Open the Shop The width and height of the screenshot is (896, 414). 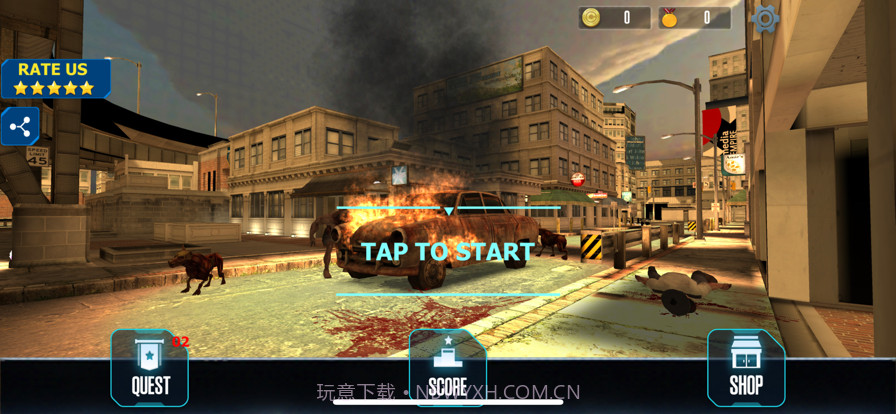[745, 368]
